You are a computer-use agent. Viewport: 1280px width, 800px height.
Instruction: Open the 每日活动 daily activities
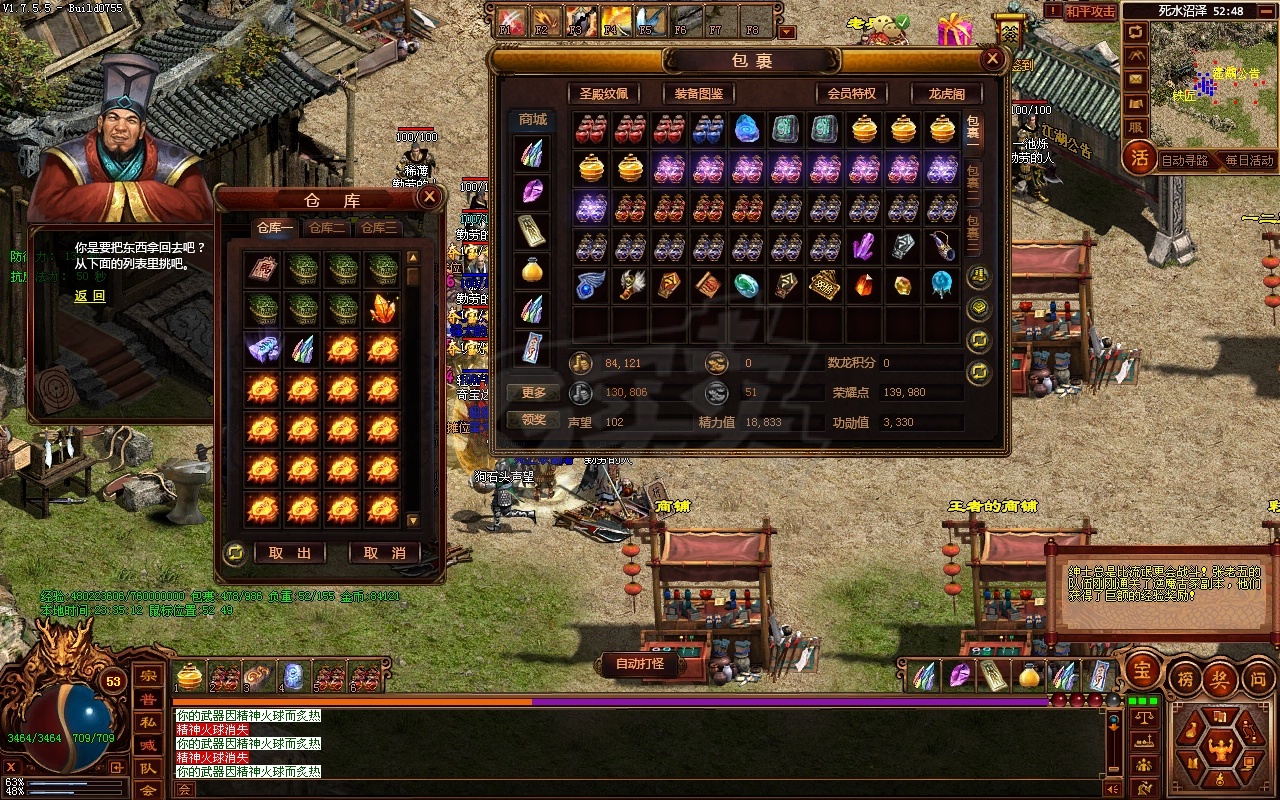tap(1249, 160)
